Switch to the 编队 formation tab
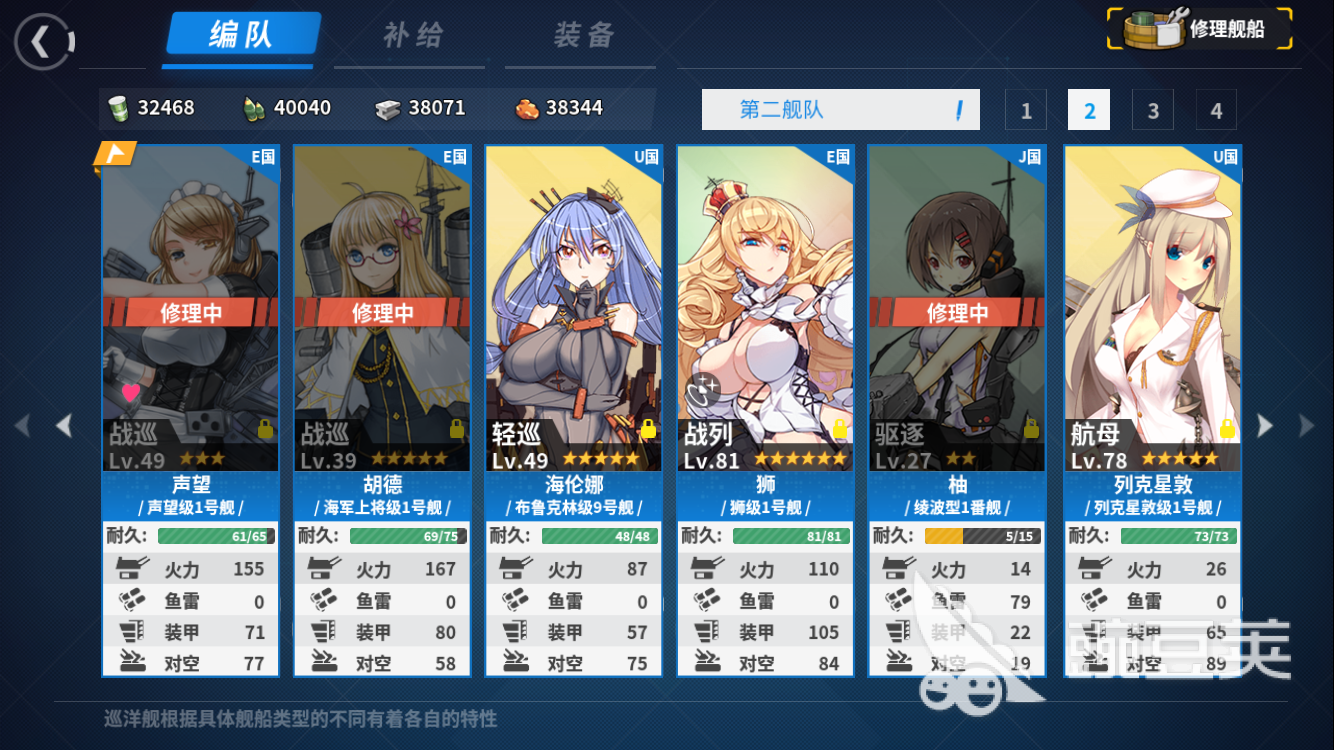1334x750 pixels. pyautogui.click(x=241, y=35)
